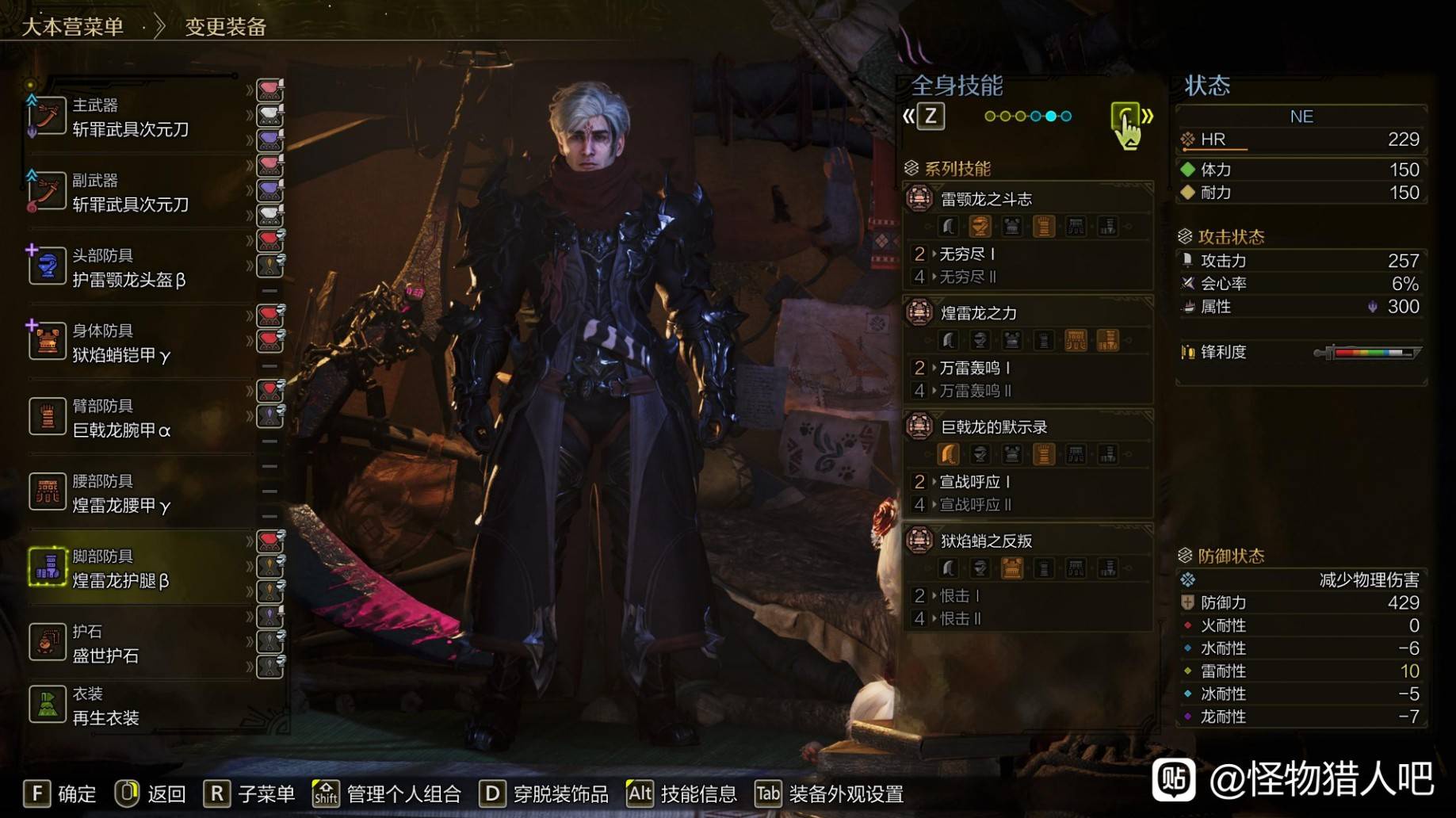Click 确定 confirm button
Viewport: 1456px width, 818px height.
coord(60,793)
